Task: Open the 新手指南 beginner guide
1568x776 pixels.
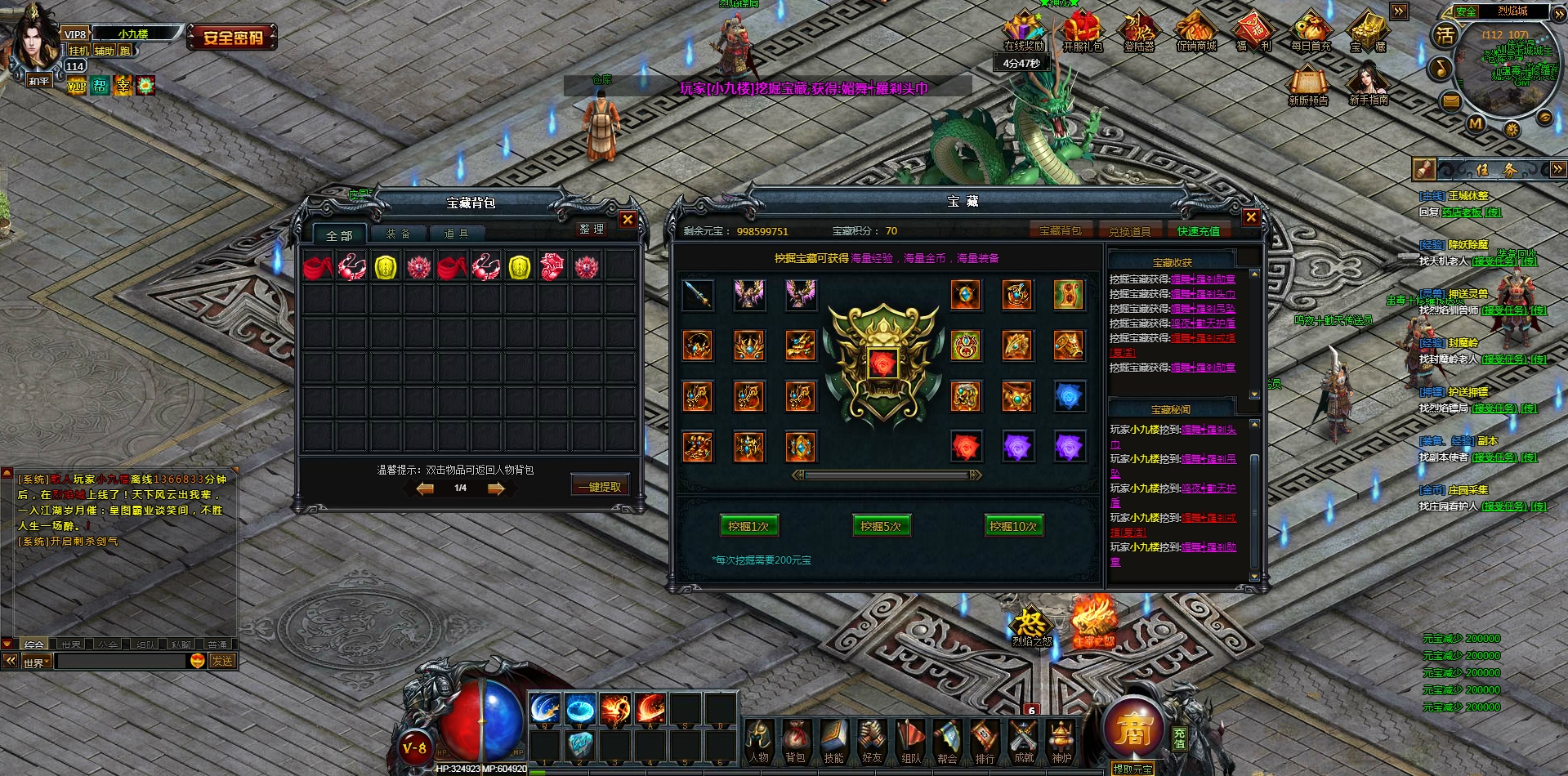Action: (x=1369, y=85)
